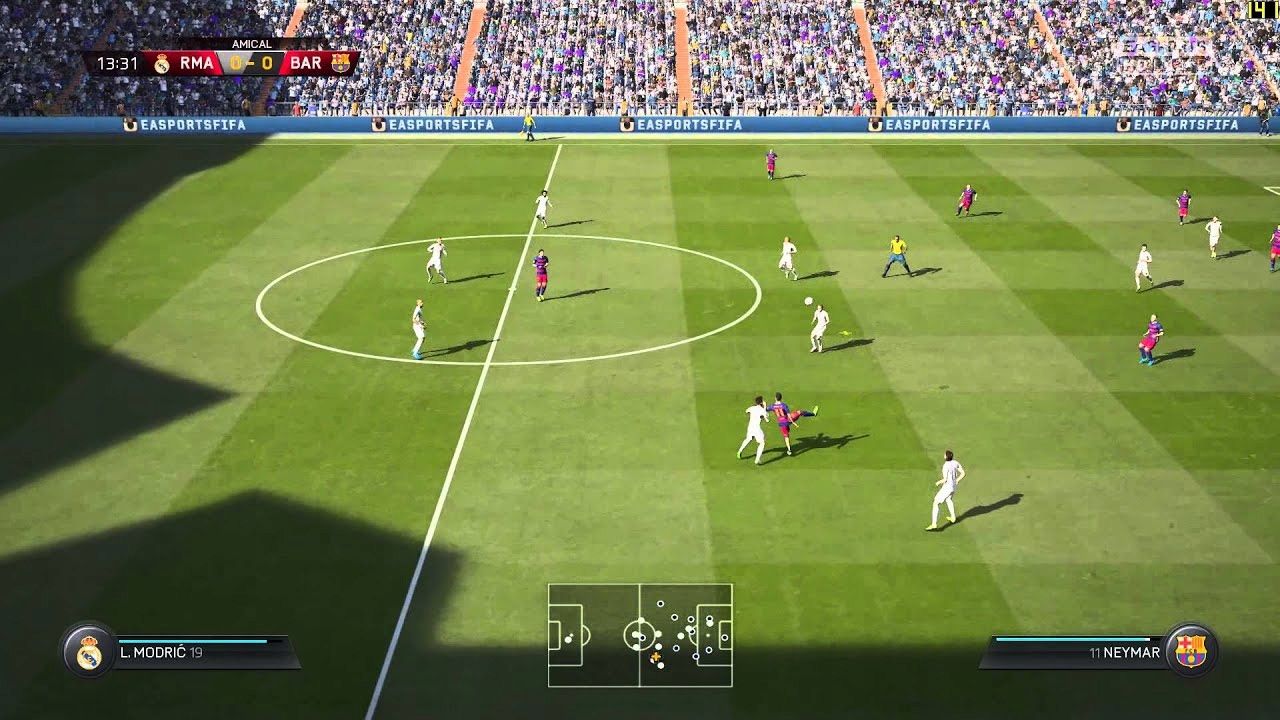
Task: Select the Barcelona crest beside Neymar
Action: tap(1190, 652)
